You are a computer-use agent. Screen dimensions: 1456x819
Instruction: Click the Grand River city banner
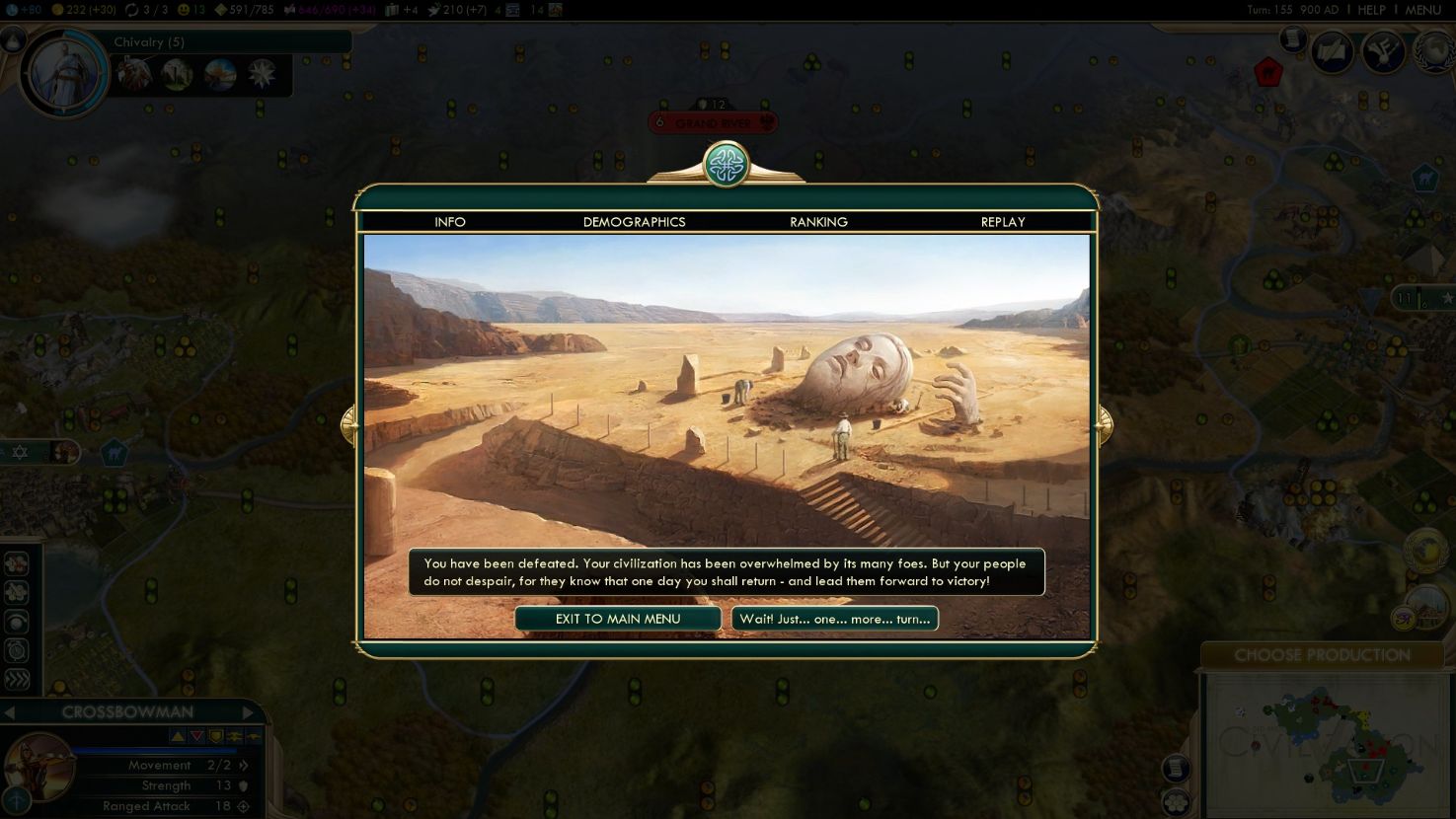(x=713, y=123)
